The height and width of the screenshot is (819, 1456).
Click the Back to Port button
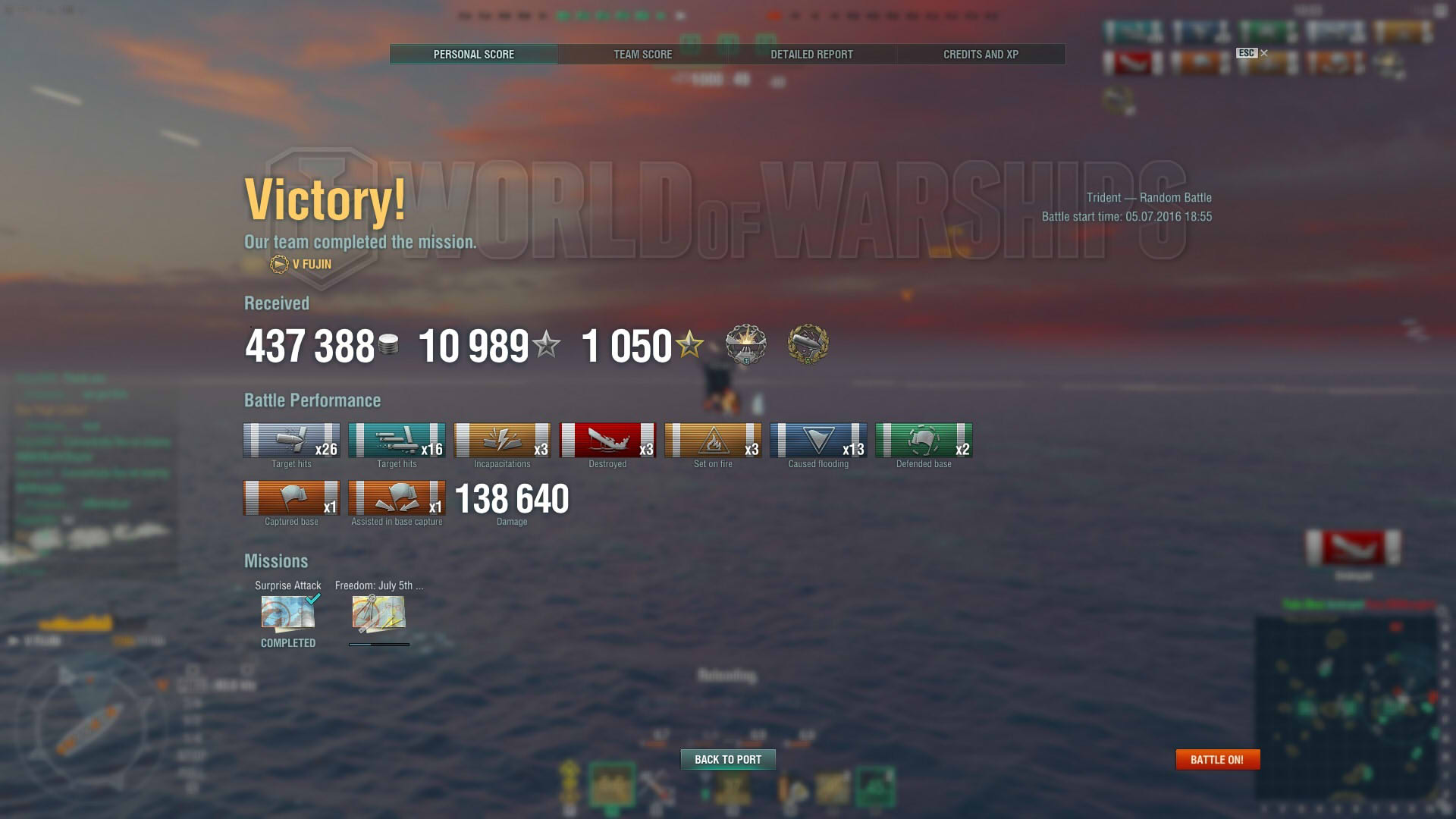click(727, 759)
